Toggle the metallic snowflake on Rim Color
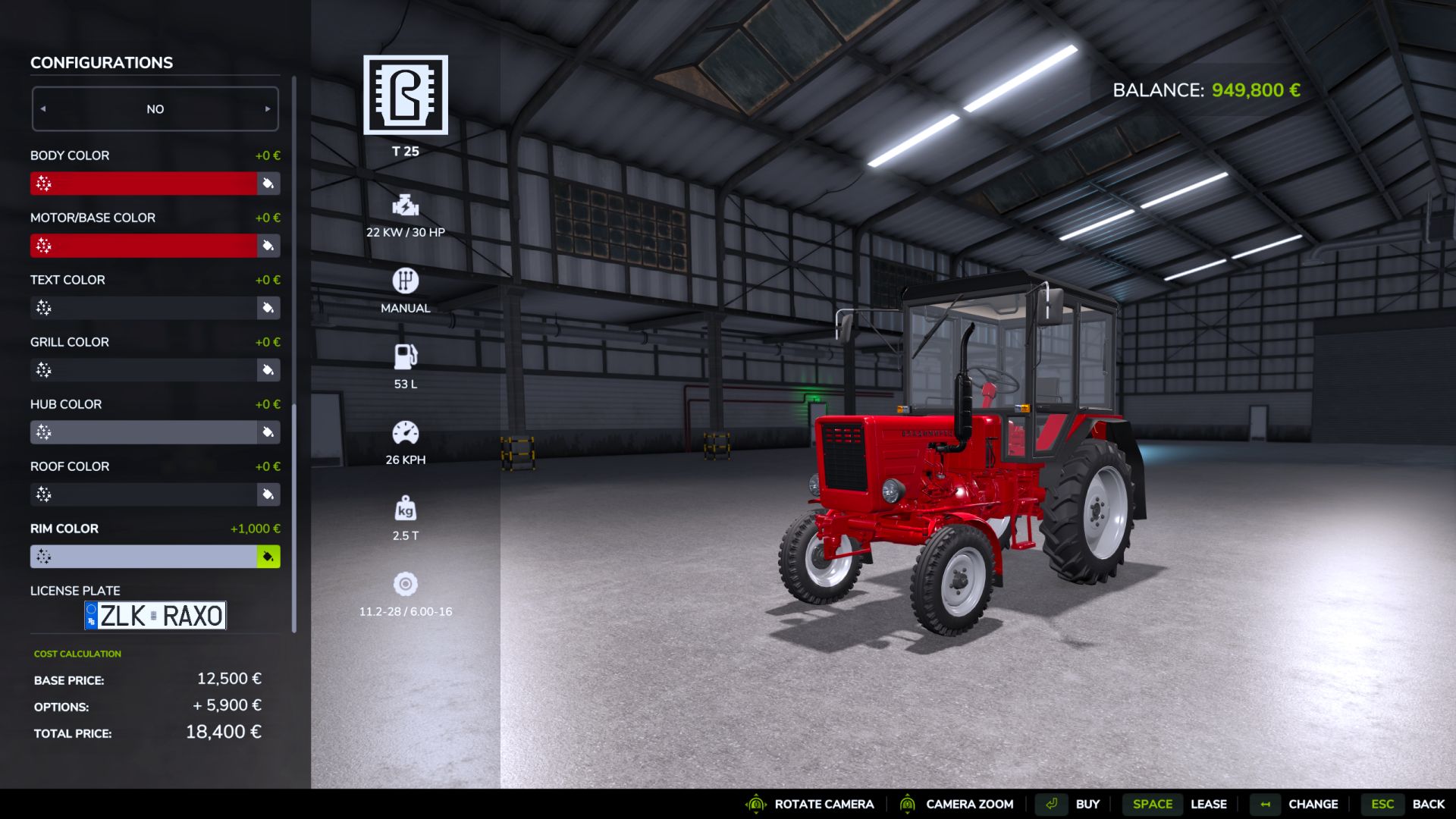The width and height of the screenshot is (1456, 819). 45,557
